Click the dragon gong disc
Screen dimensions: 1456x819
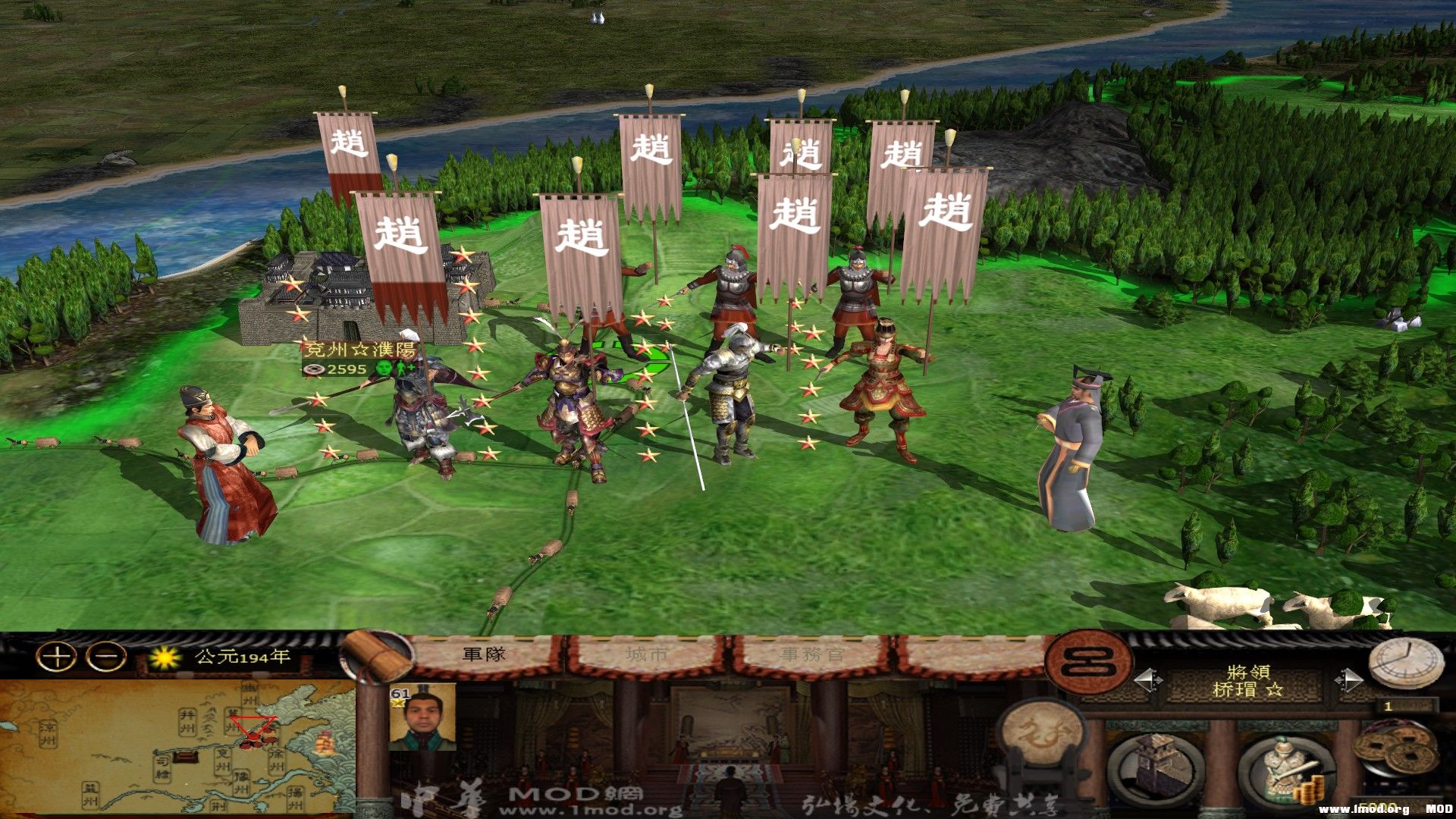(1042, 733)
